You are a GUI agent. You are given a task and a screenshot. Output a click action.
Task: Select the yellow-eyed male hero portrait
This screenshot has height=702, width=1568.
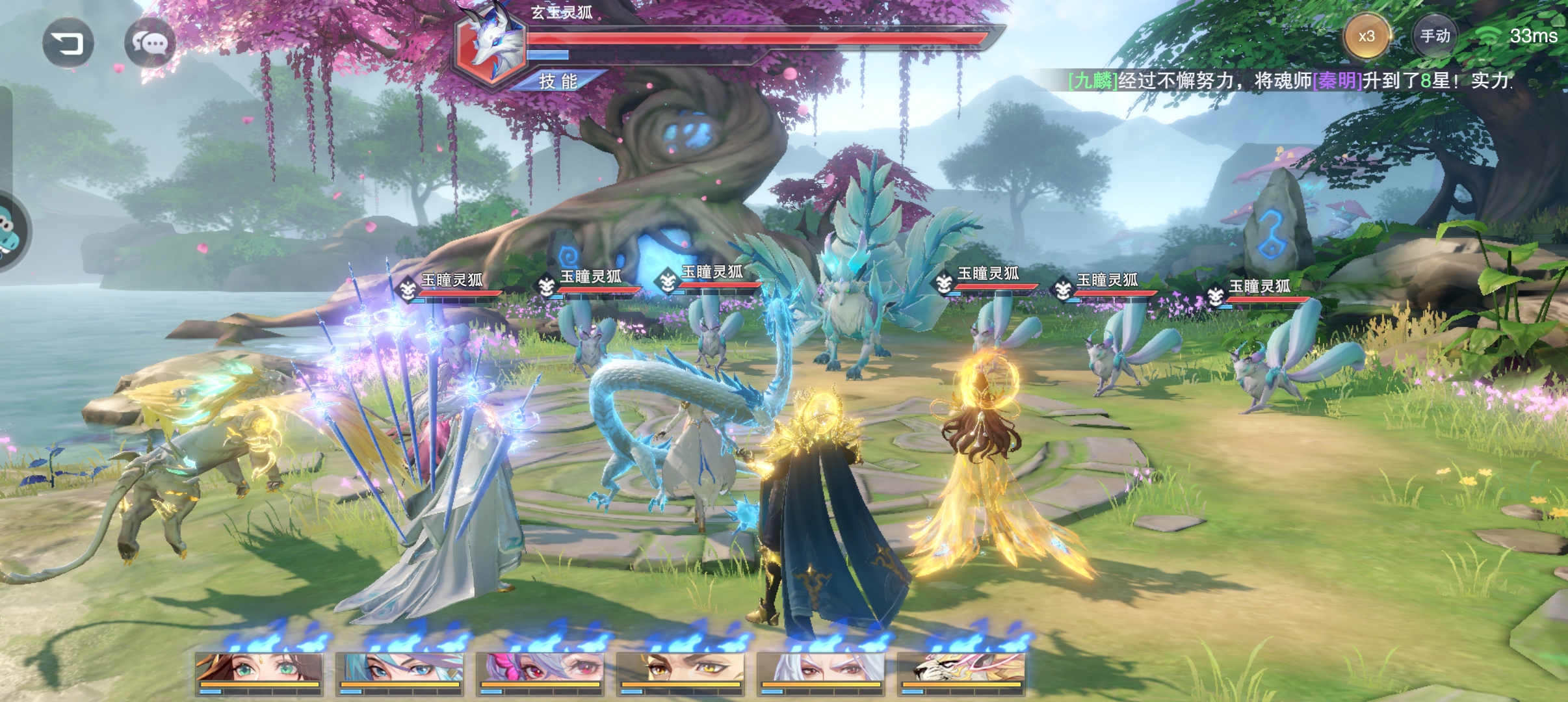(680, 671)
